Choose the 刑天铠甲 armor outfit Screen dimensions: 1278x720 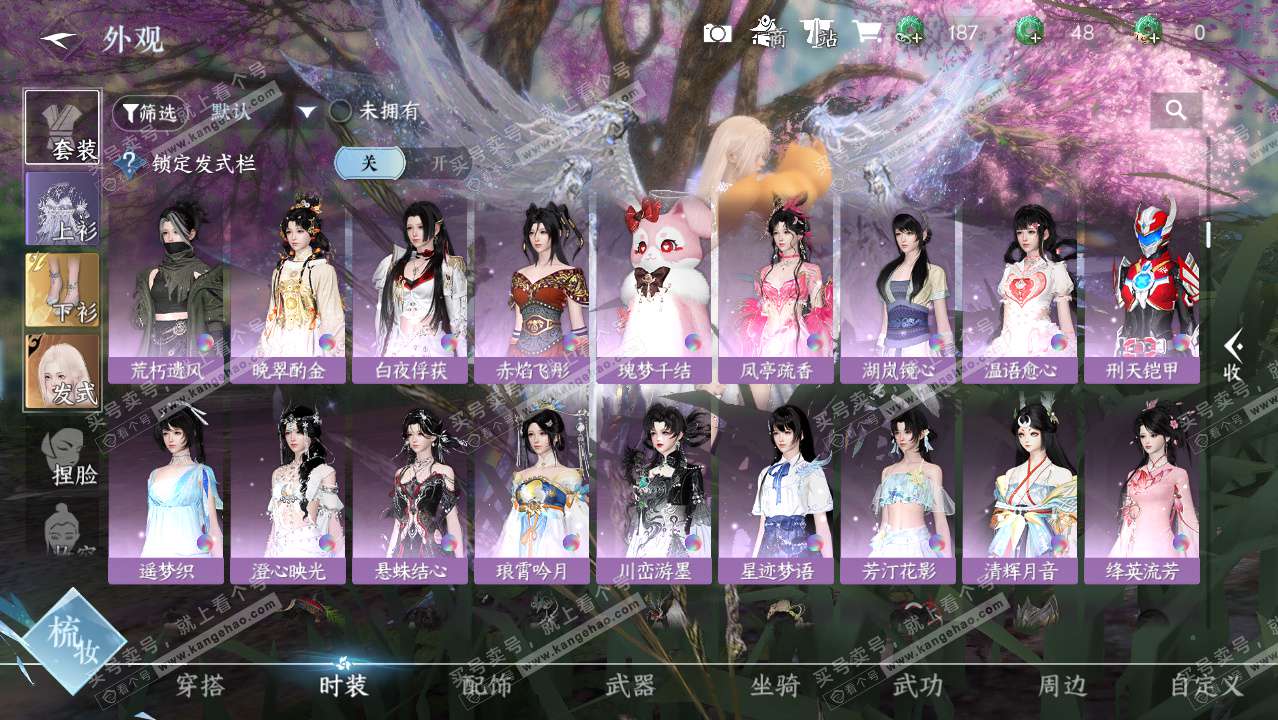pyautogui.click(x=1142, y=290)
